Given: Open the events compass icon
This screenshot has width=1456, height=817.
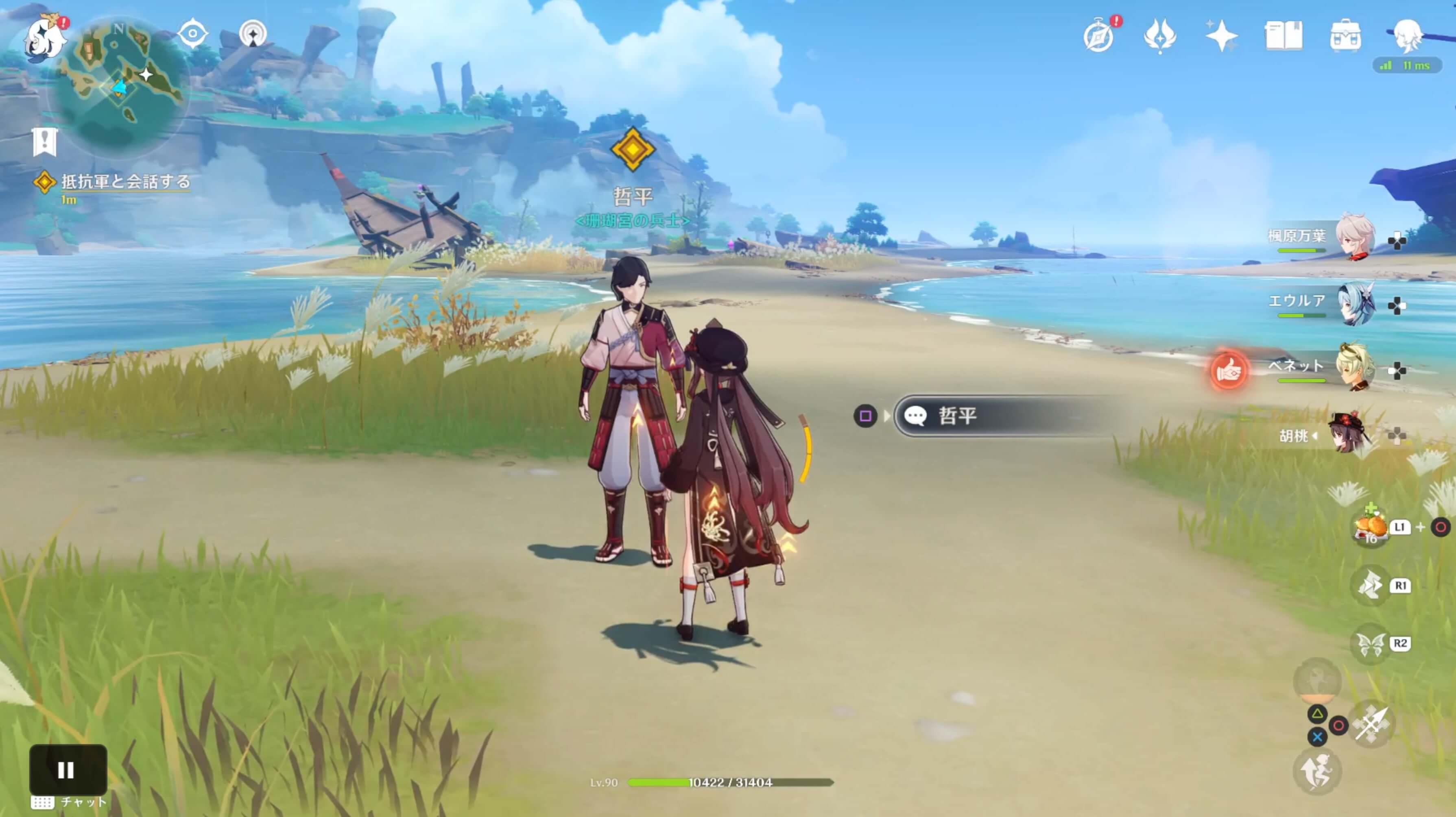Looking at the screenshot, I should tap(1099, 36).
